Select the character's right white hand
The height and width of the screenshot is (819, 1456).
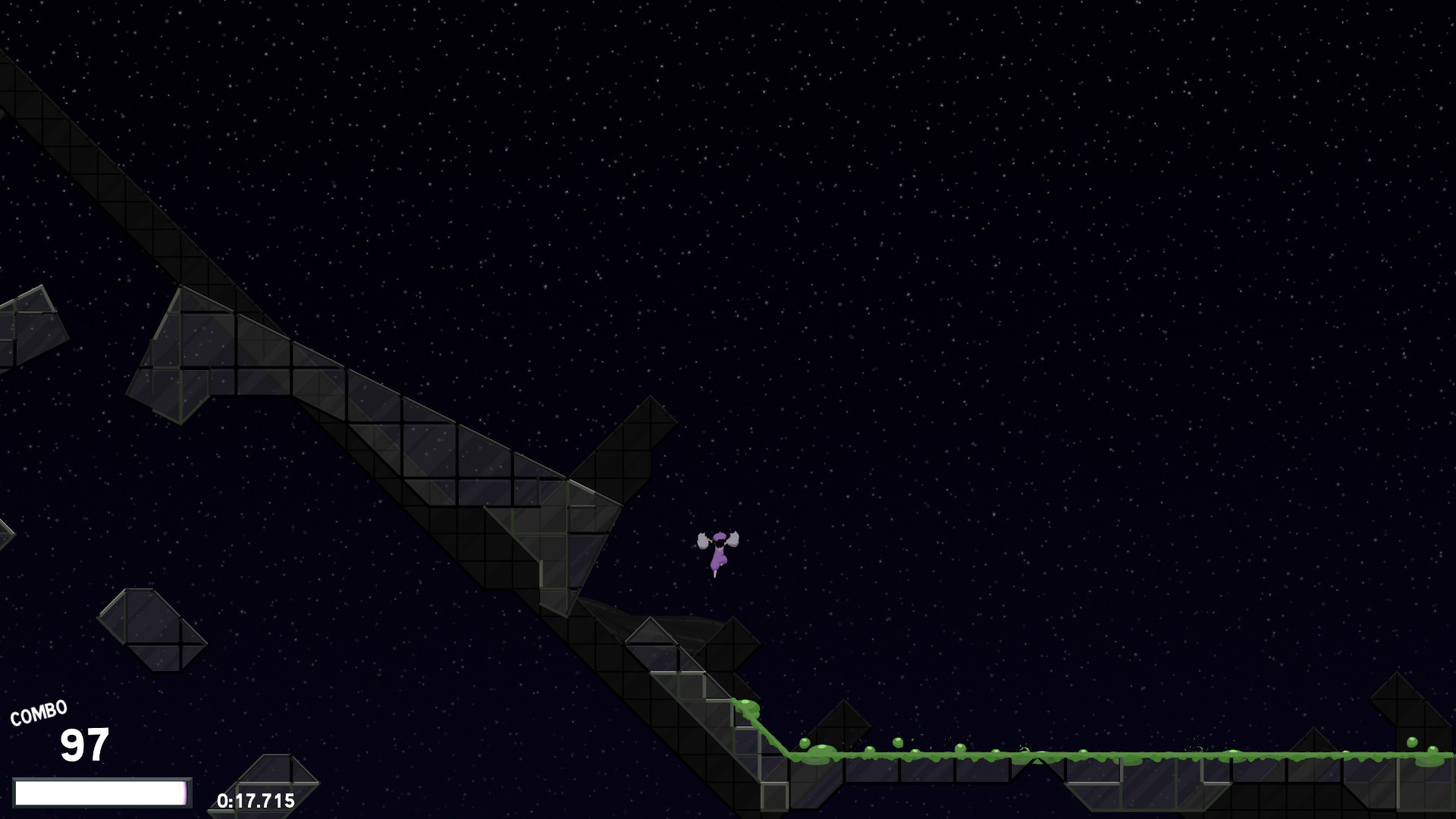[x=733, y=540]
